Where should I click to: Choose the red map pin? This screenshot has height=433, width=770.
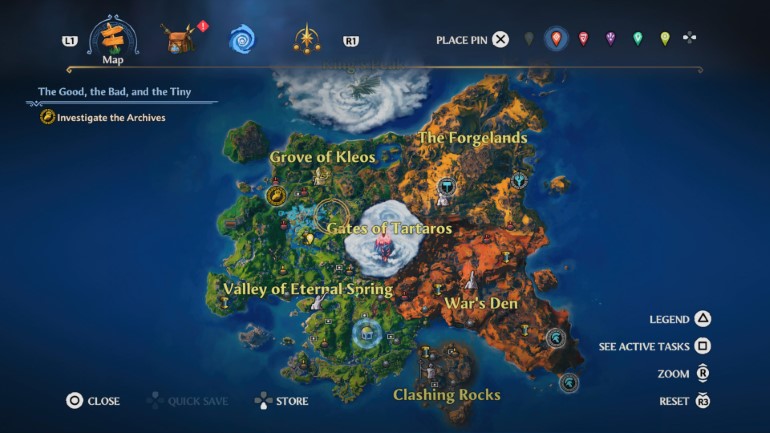[x=556, y=39]
